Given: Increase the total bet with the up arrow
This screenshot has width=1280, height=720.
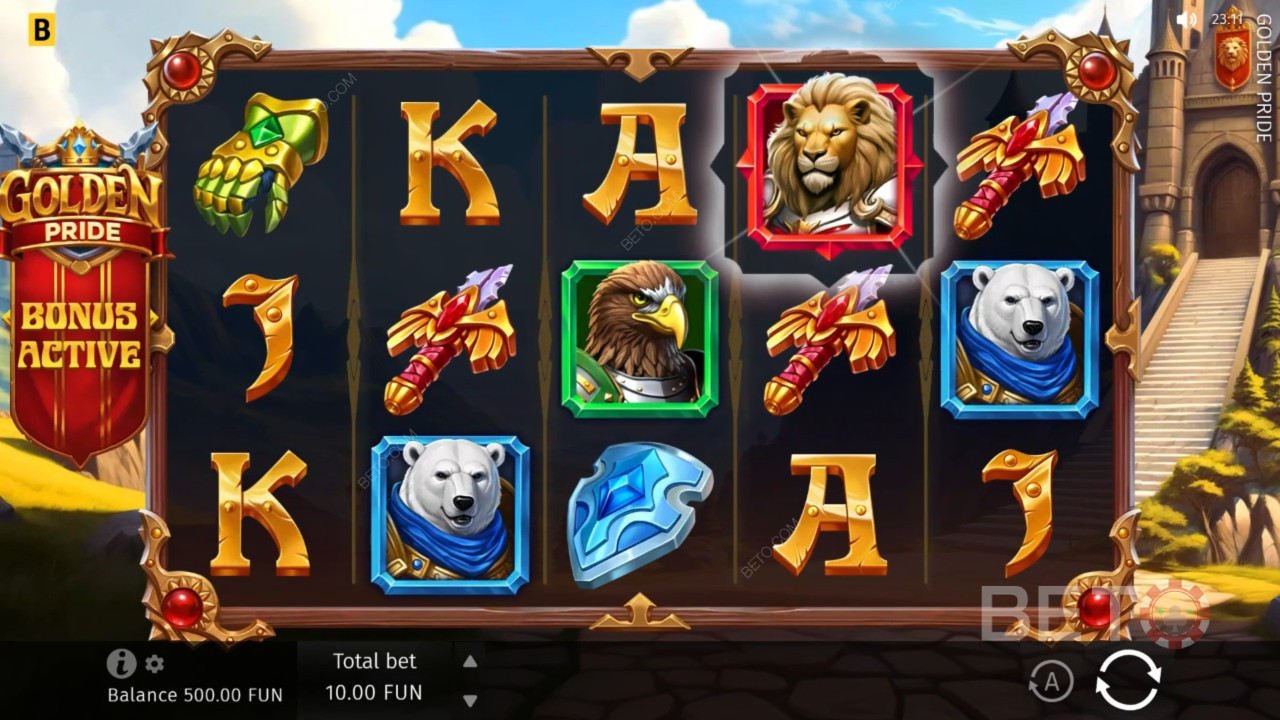Looking at the screenshot, I should point(470,661).
